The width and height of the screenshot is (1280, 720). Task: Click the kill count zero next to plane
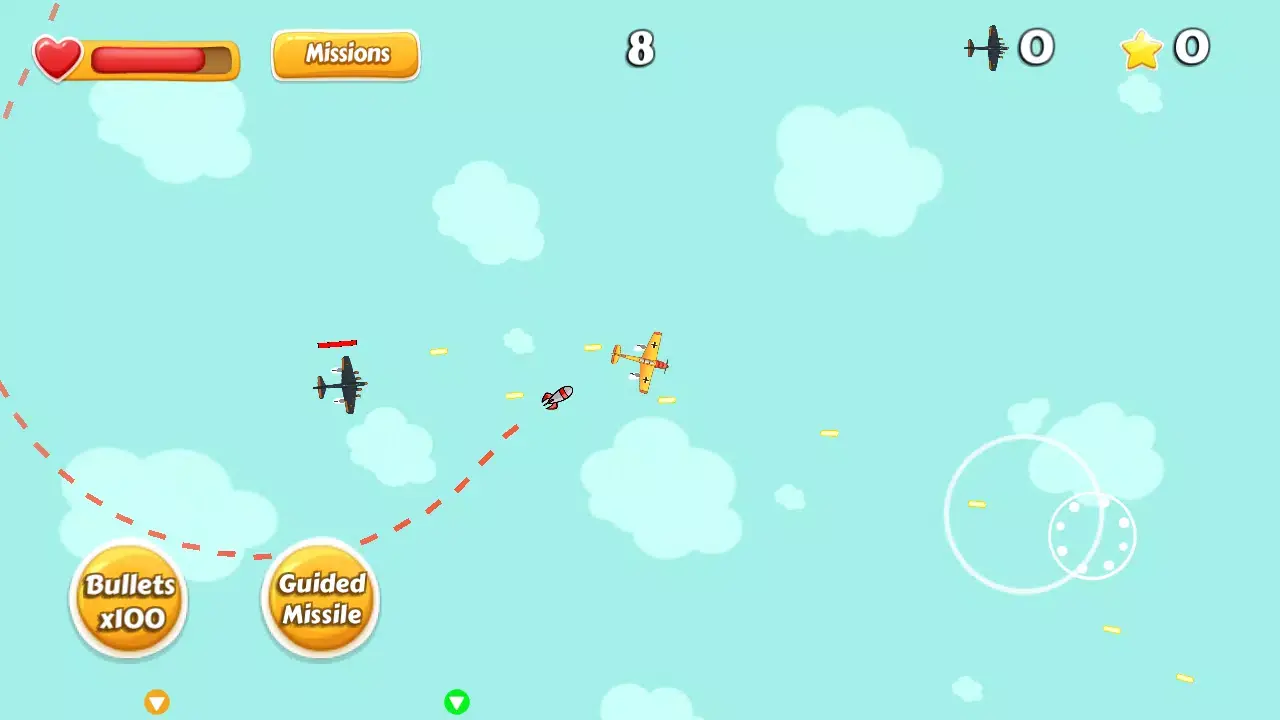[1037, 46]
